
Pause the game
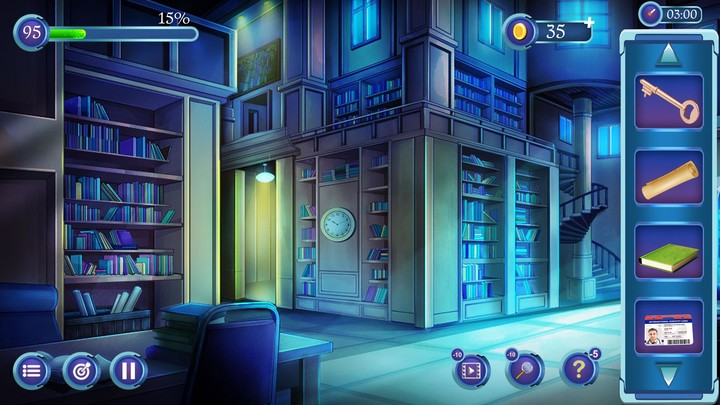click(129, 371)
